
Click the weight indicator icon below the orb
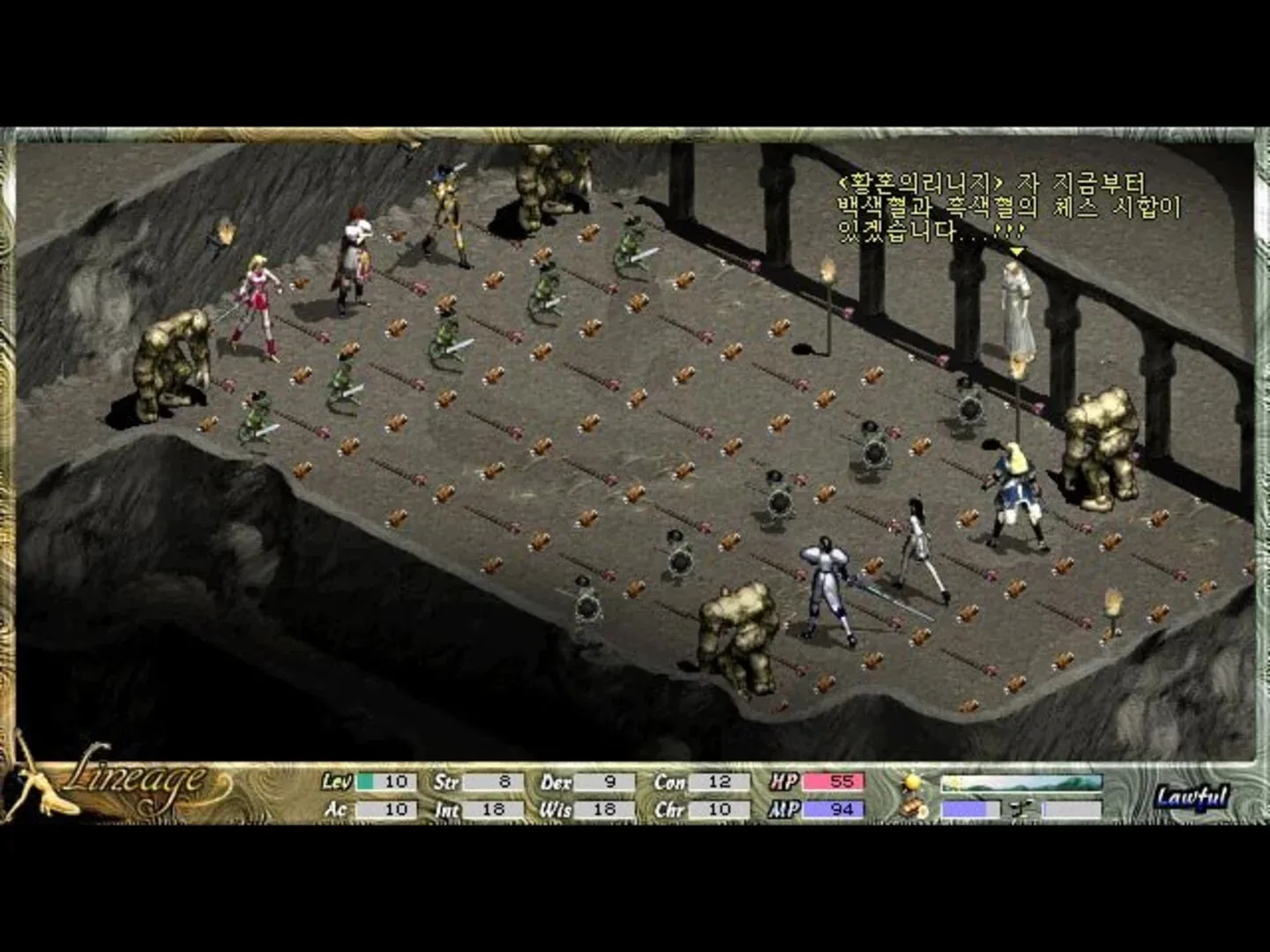(910, 807)
